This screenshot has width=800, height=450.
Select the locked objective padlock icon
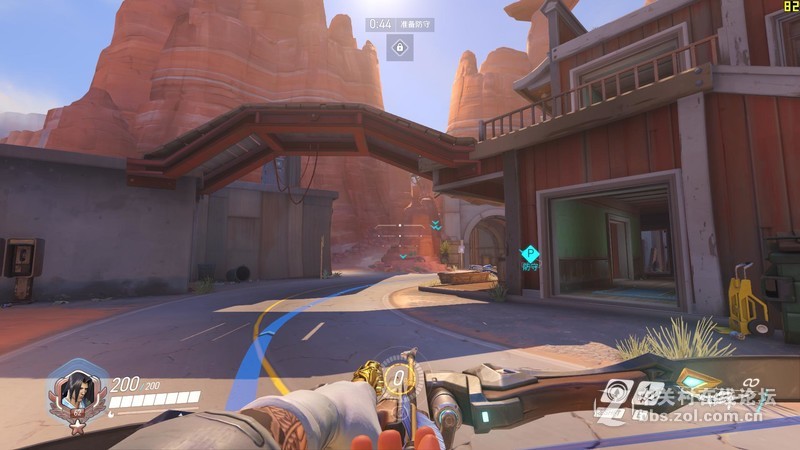point(400,47)
